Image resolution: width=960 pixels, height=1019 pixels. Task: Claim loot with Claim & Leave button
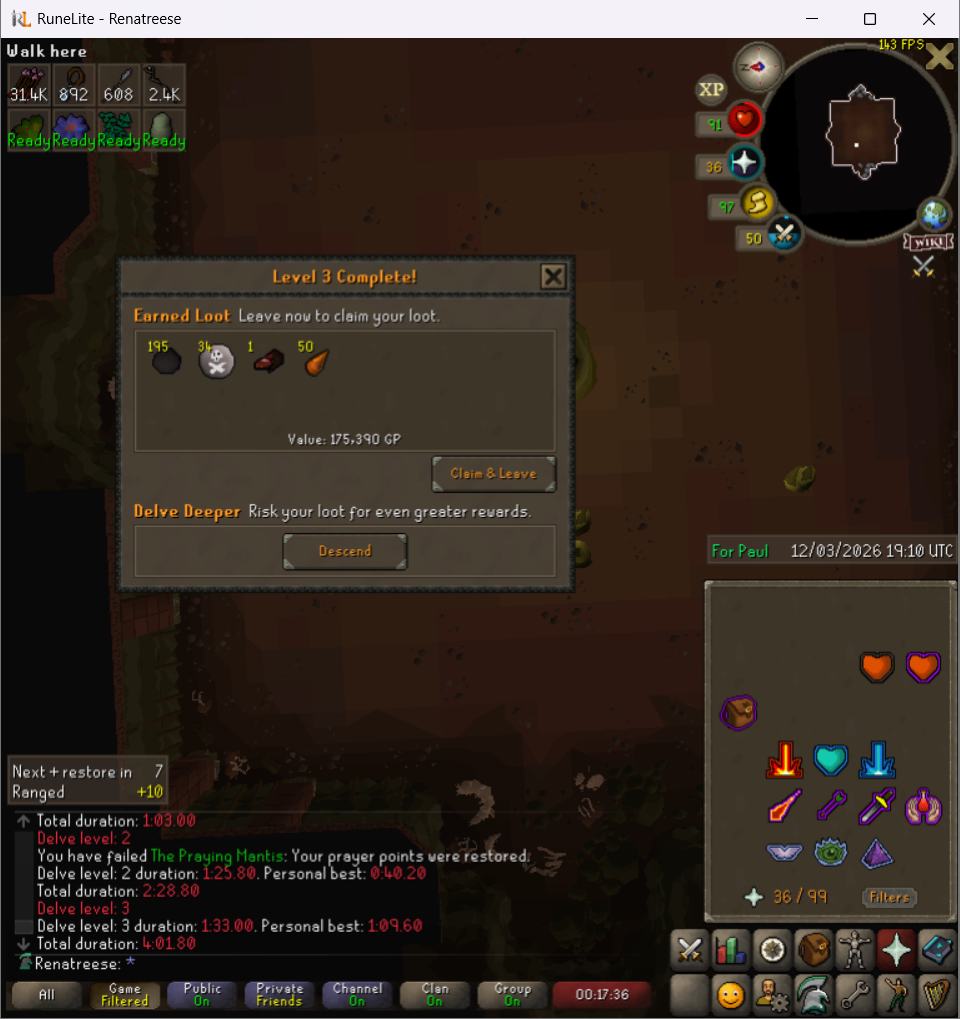pyautogui.click(x=493, y=474)
